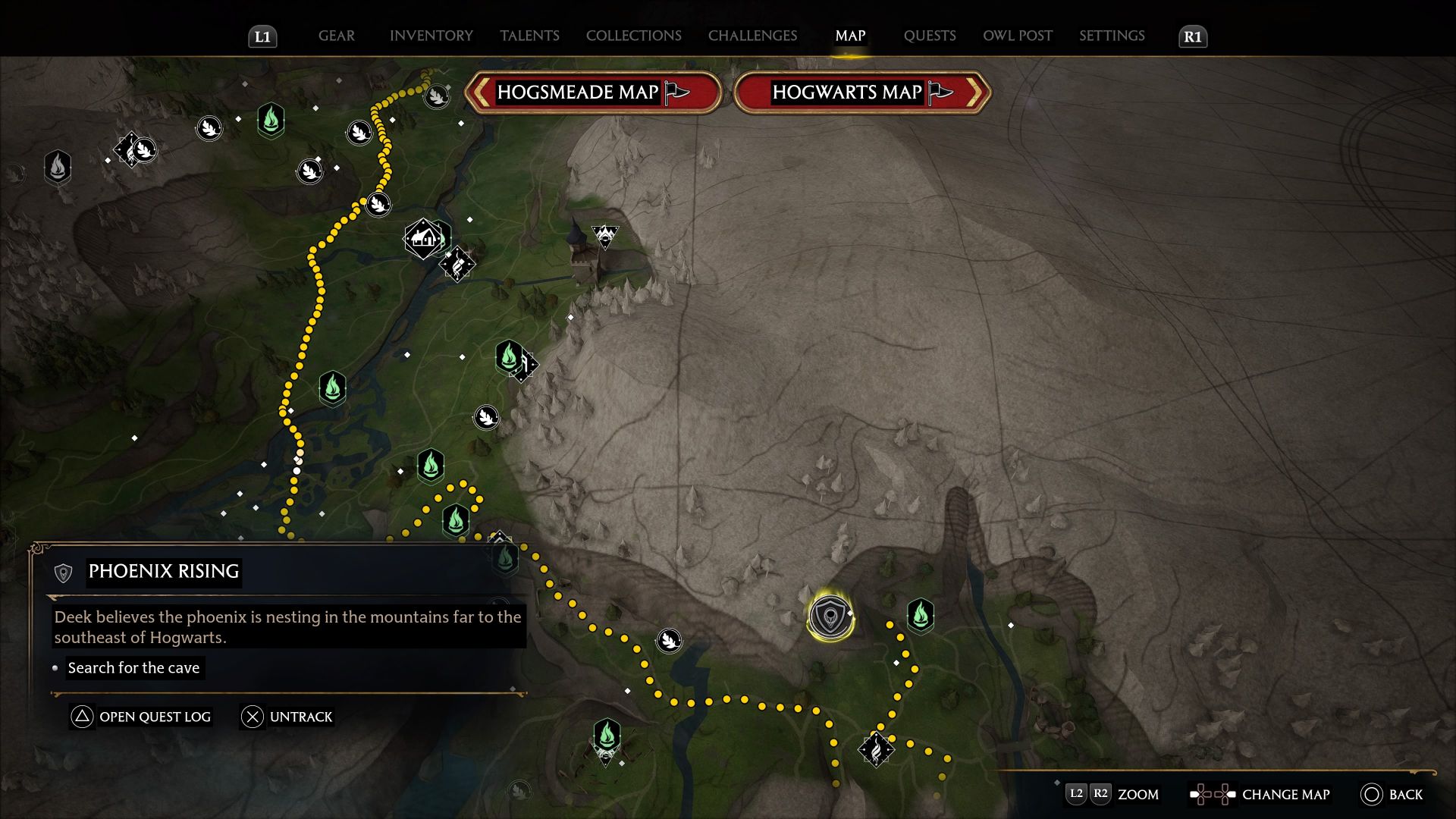Untrack the Phoenix Rising quest
This screenshot has height=819, width=1456.
tap(287, 716)
